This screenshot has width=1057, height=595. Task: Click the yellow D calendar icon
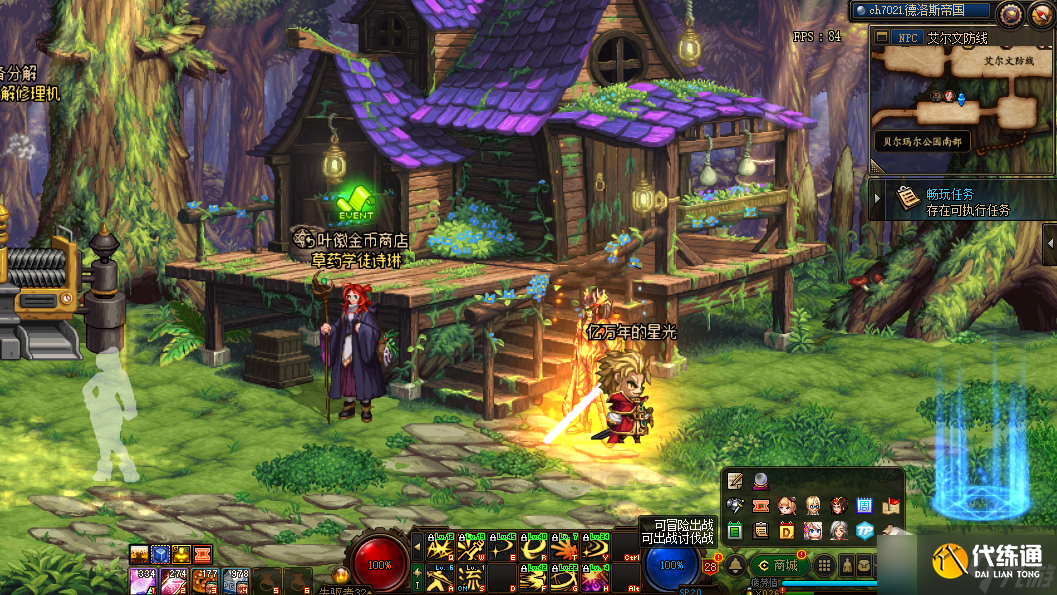tap(787, 530)
